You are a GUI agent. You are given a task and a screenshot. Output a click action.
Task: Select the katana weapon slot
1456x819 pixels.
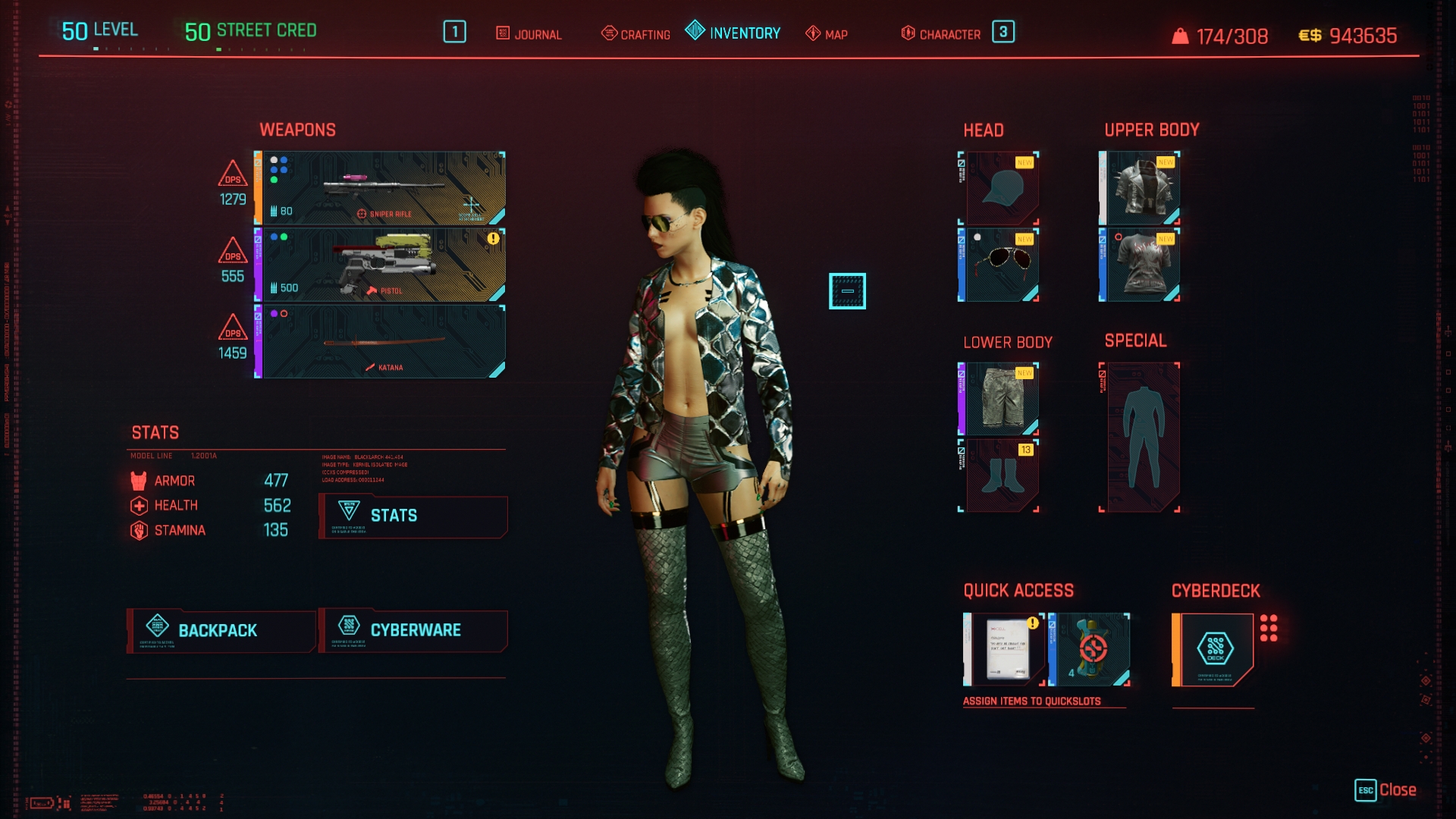(x=382, y=342)
